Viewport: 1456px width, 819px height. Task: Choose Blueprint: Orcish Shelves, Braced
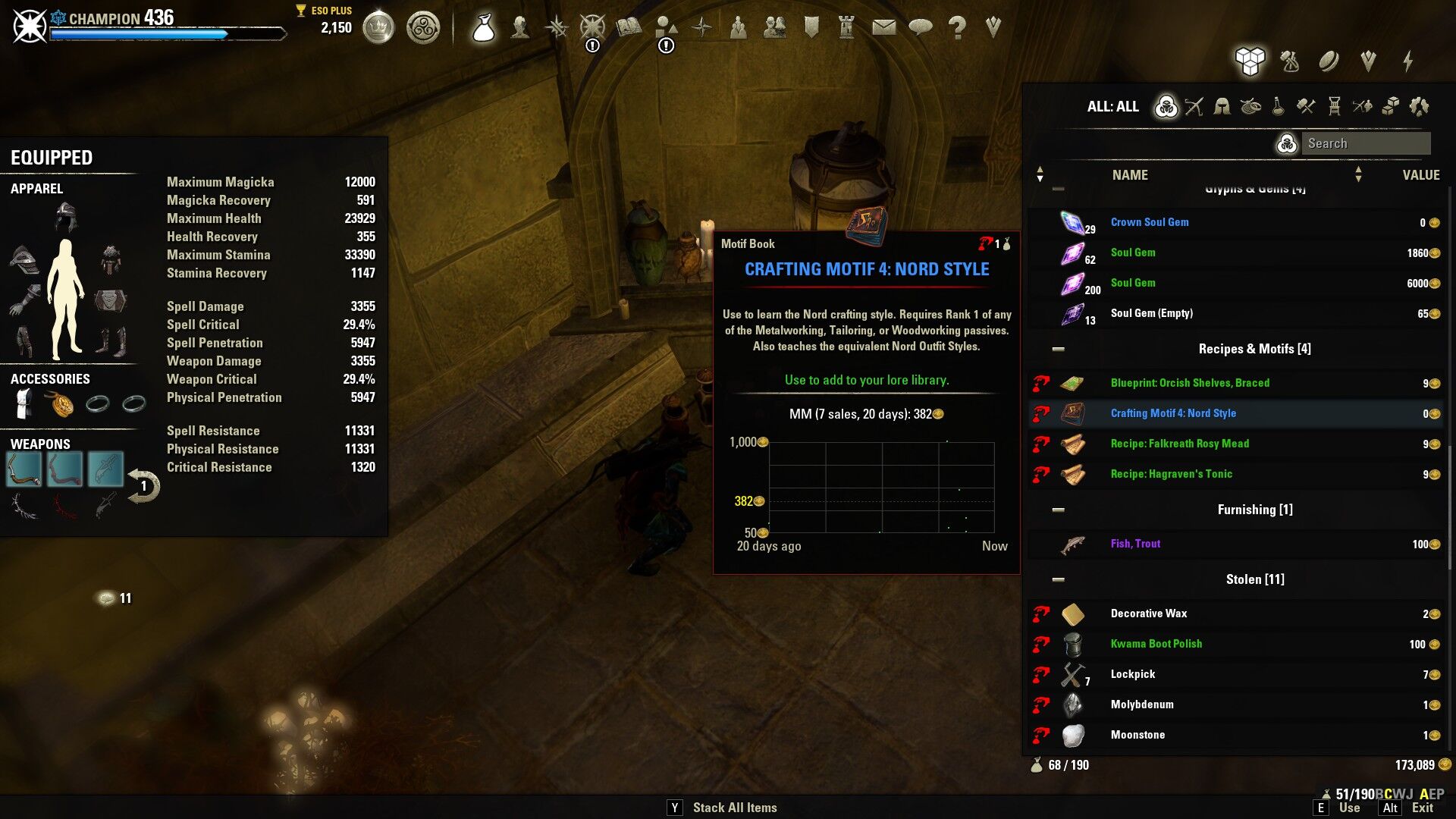point(1189,383)
